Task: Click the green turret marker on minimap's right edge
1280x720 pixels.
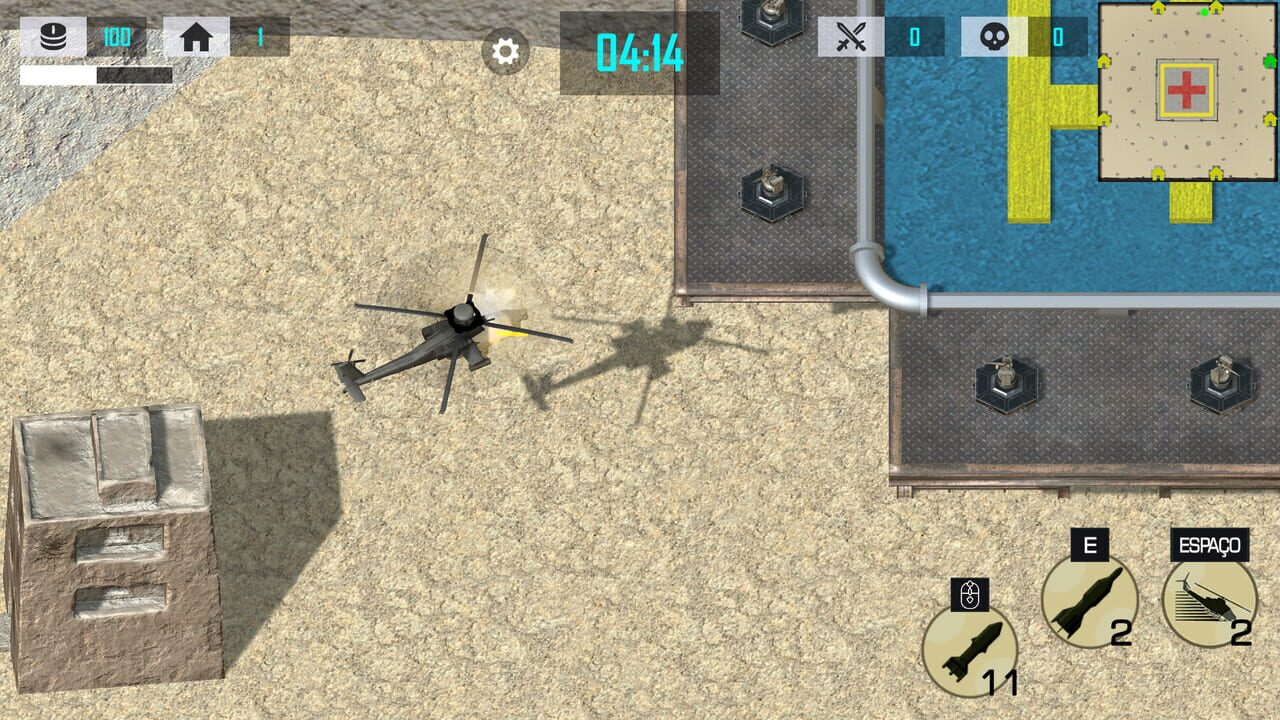Action: point(1268,61)
